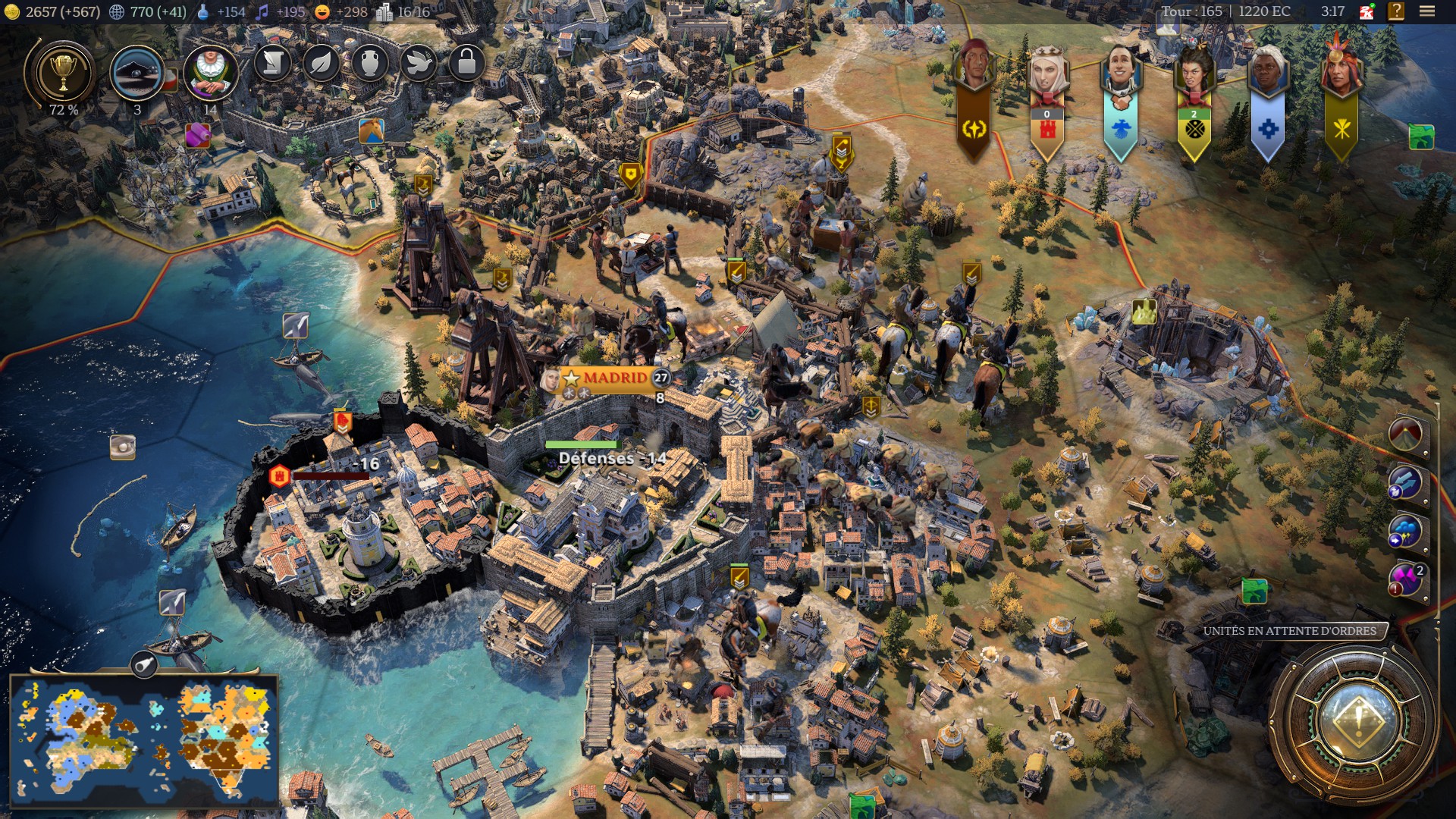Screen dimensions: 1456x819
Task: Open the amphora resources button
Action: pyautogui.click(x=369, y=64)
